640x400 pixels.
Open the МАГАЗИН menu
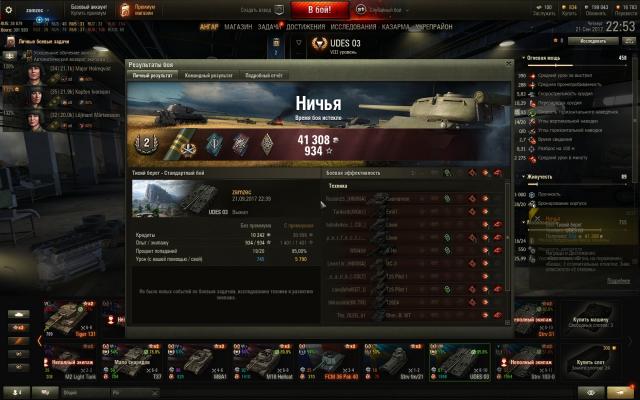238,28
